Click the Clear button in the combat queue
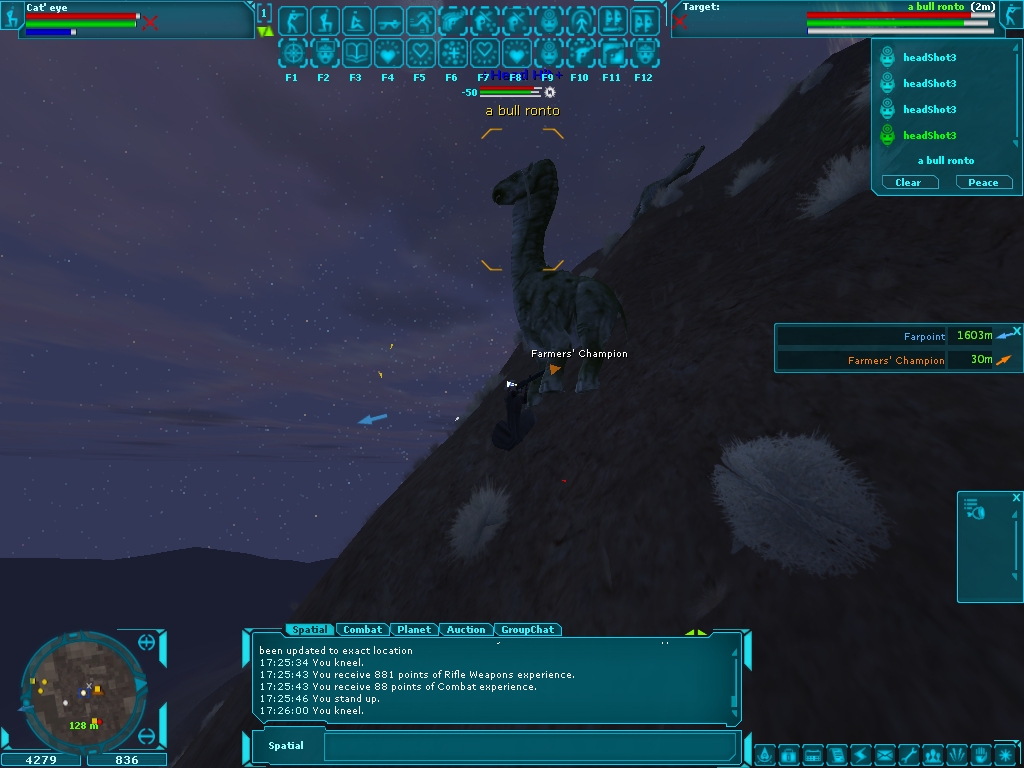Image resolution: width=1024 pixels, height=768 pixels. click(908, 183)
